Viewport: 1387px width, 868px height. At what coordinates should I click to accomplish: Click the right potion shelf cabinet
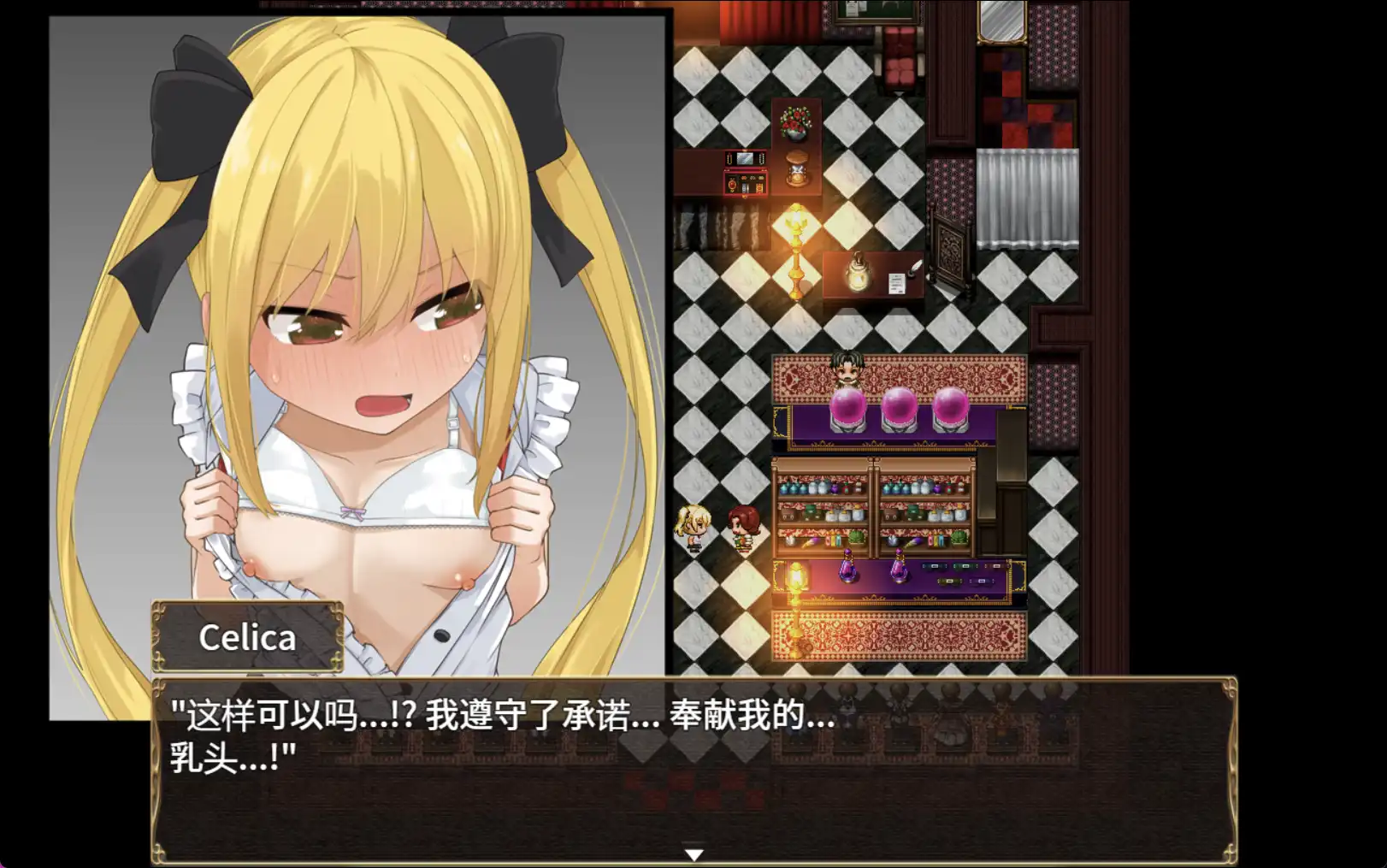coord(928,505)
